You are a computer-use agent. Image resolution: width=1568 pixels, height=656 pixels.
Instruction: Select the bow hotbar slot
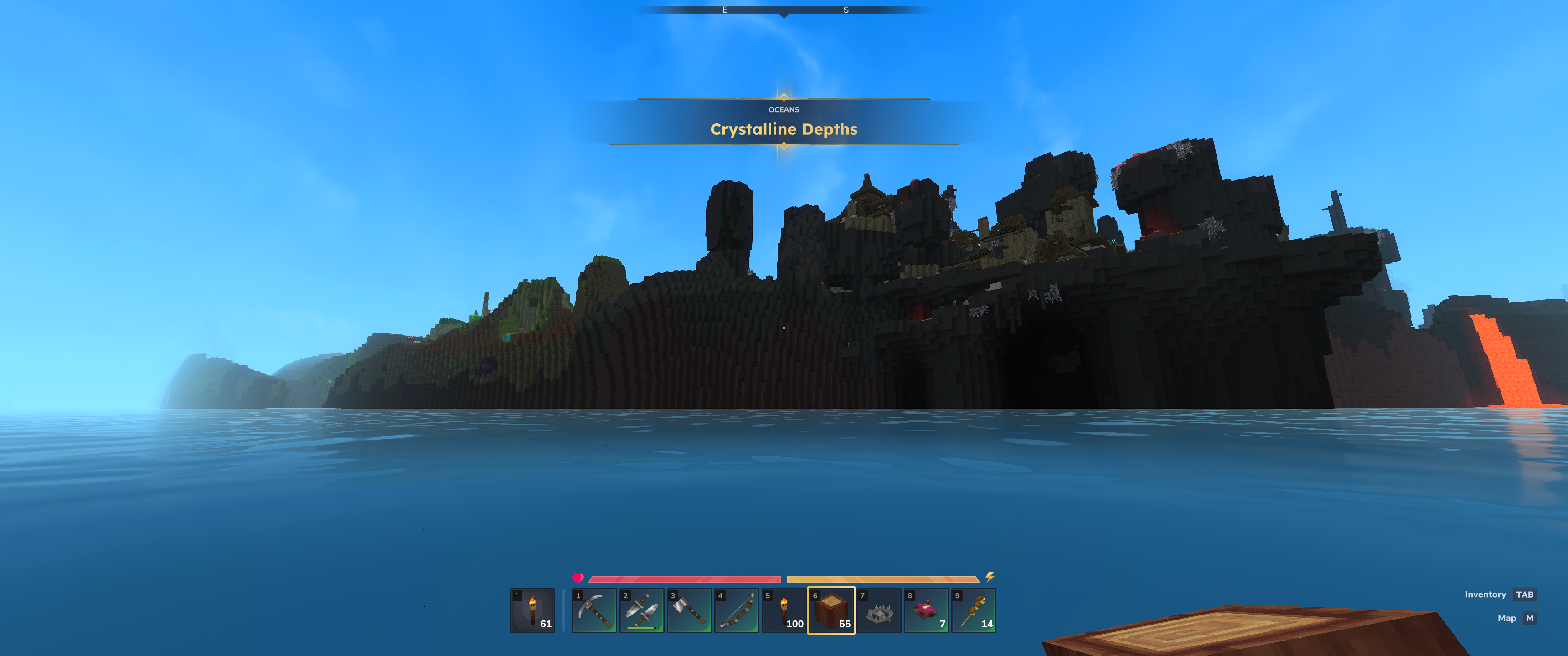tap(737, 610)
